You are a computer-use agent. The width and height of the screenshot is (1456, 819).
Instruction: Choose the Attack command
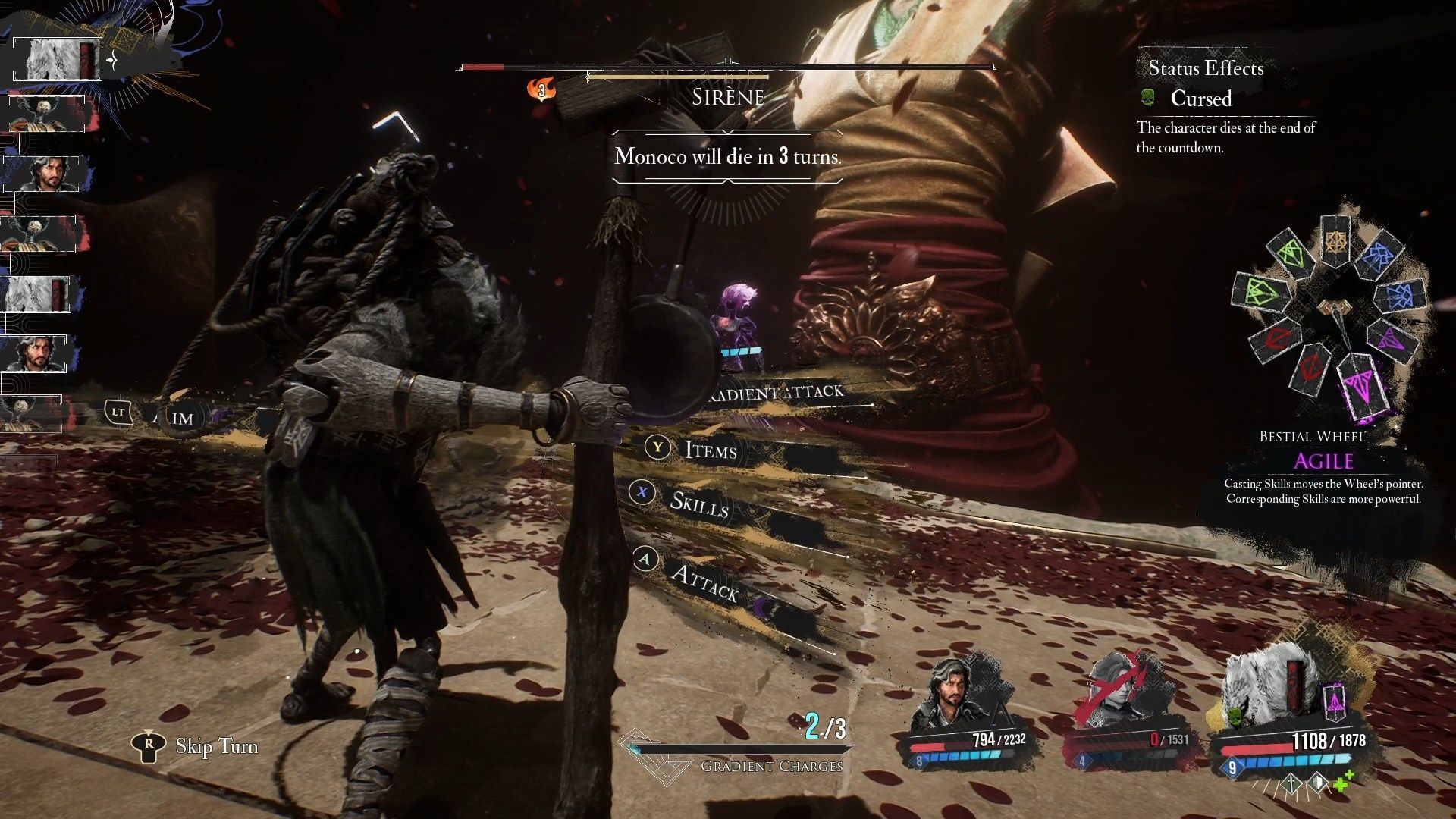[x=703, y=582]
